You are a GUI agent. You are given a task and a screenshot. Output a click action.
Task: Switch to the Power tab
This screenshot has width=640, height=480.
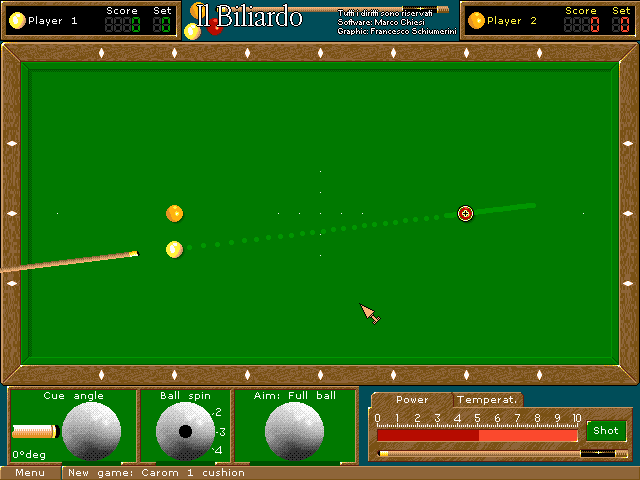pyautogui.click(x=411, y=400)
